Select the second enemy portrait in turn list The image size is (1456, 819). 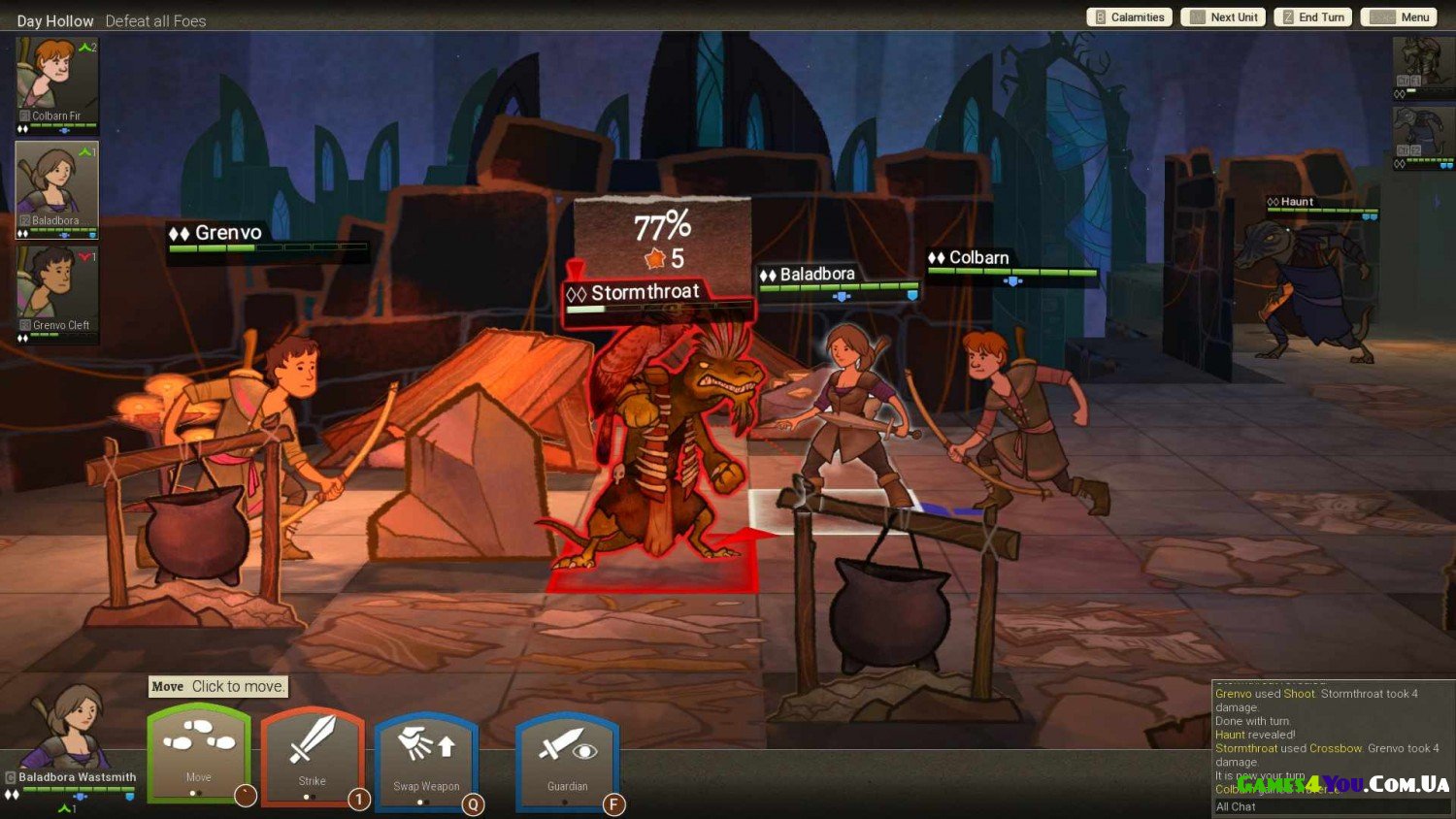[x=1422, y=136]
